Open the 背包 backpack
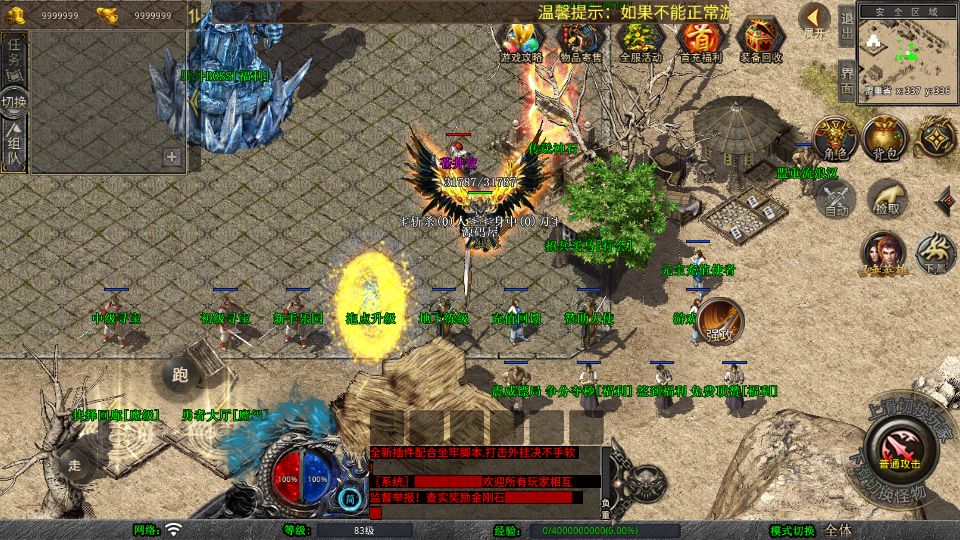This screenshot has height=540, width=960. pos(885,139)
